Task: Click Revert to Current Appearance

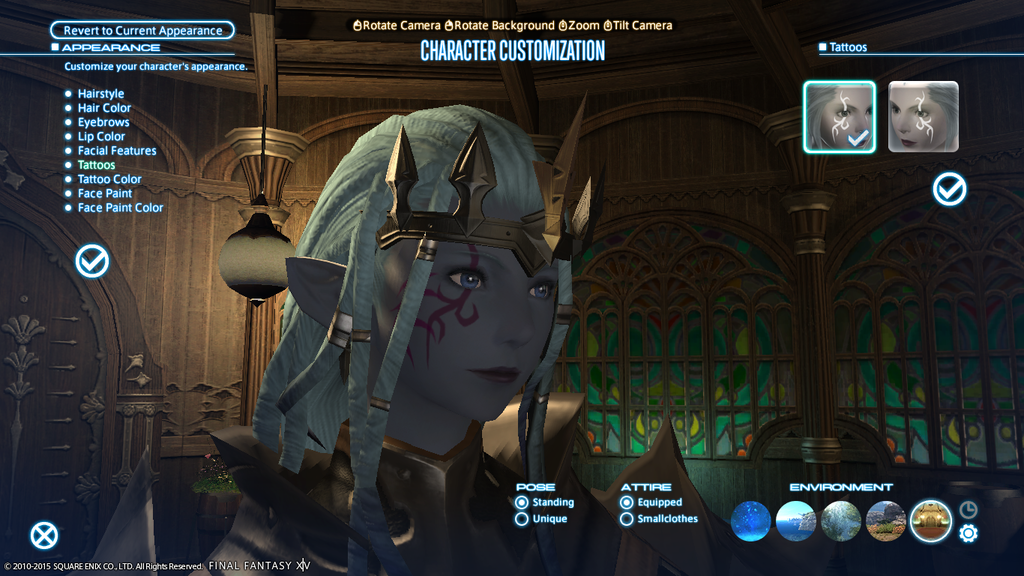Action: tap(142, 31)
